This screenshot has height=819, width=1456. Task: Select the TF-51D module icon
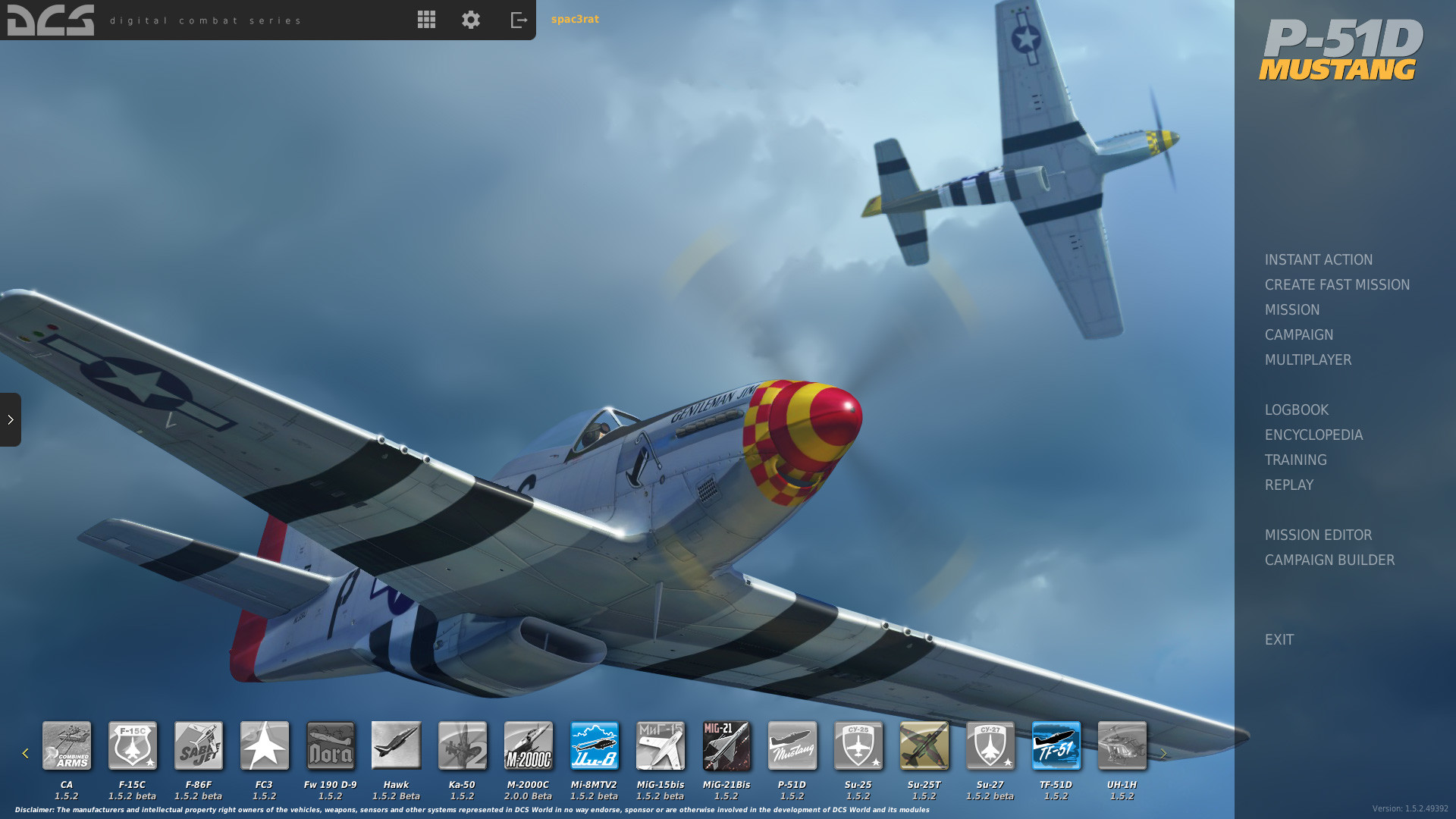(x=1056, y=745)
